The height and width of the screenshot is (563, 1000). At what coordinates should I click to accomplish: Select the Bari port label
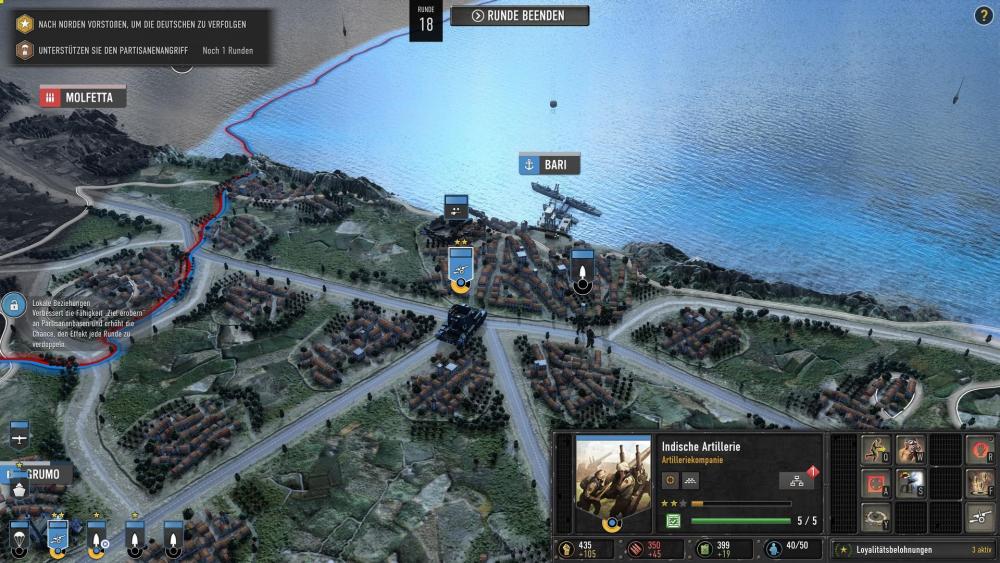549,165
